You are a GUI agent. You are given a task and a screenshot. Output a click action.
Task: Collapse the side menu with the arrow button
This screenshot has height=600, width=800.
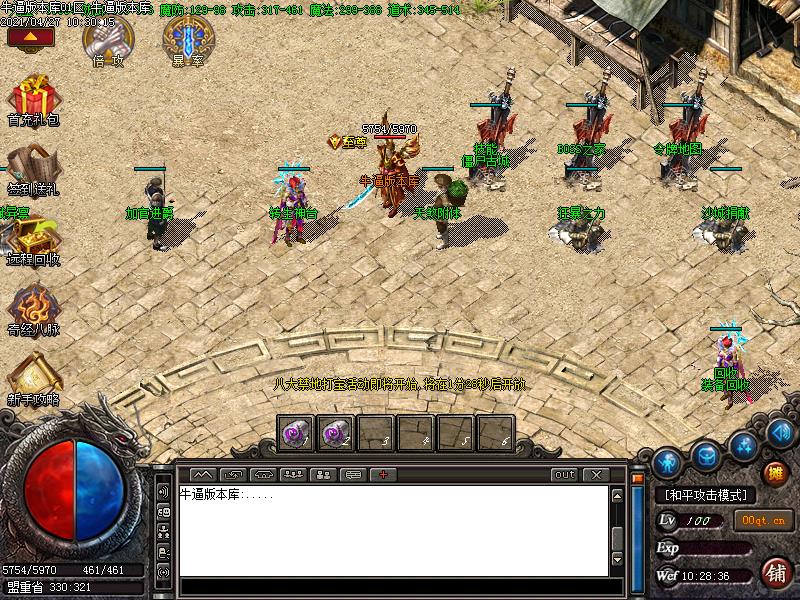pos(30,37)
